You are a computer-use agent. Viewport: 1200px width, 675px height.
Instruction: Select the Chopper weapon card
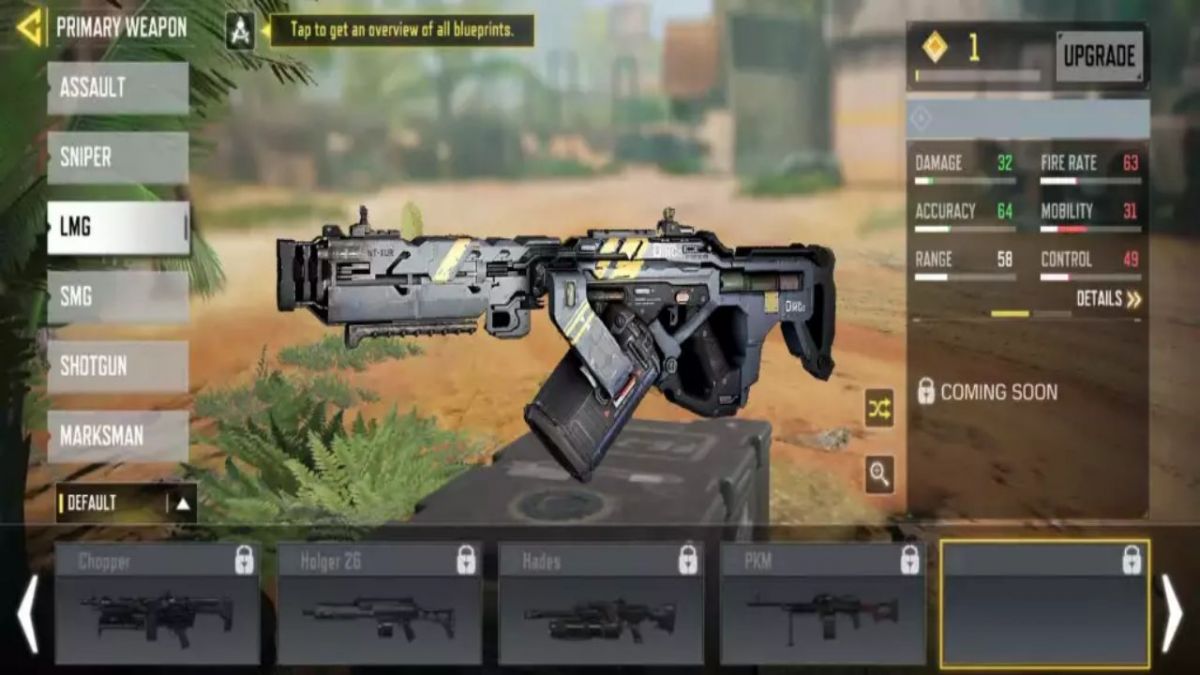pyautogui.click(x=157, y=604)
